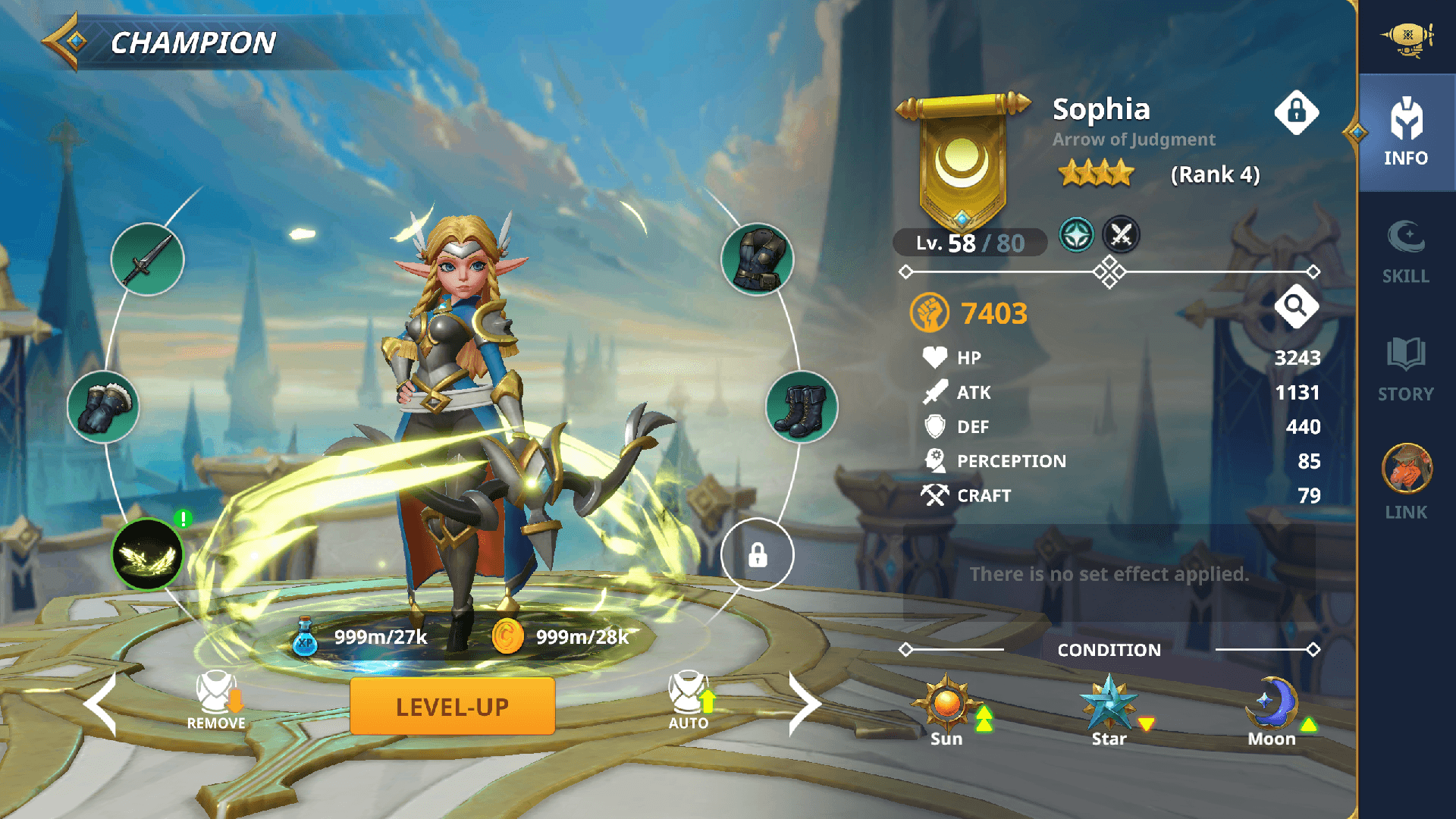
Task: Click REMOVE to unequip all gear
Action: click(x=216, y=695)
